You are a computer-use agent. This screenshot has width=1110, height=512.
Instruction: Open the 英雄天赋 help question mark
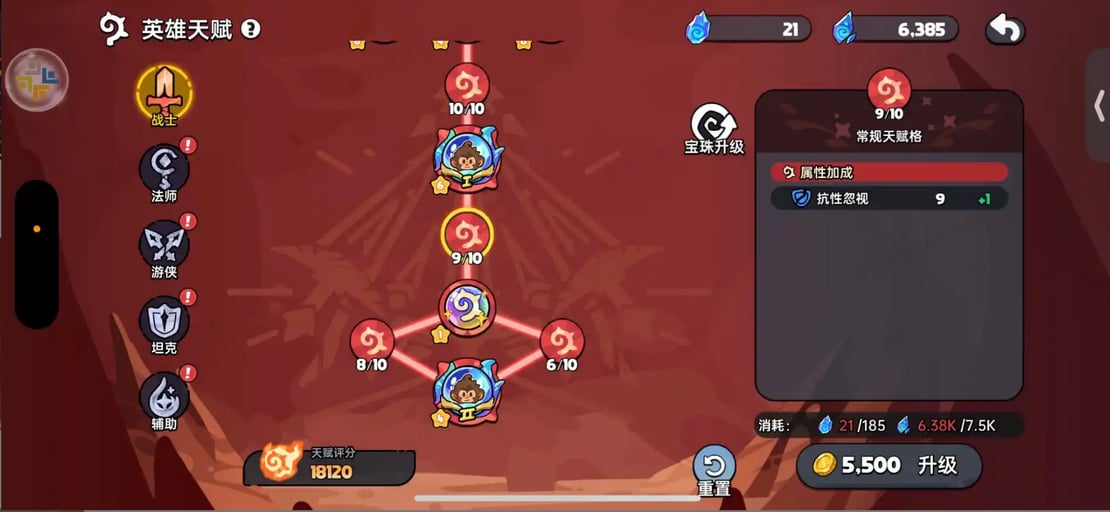251,29
